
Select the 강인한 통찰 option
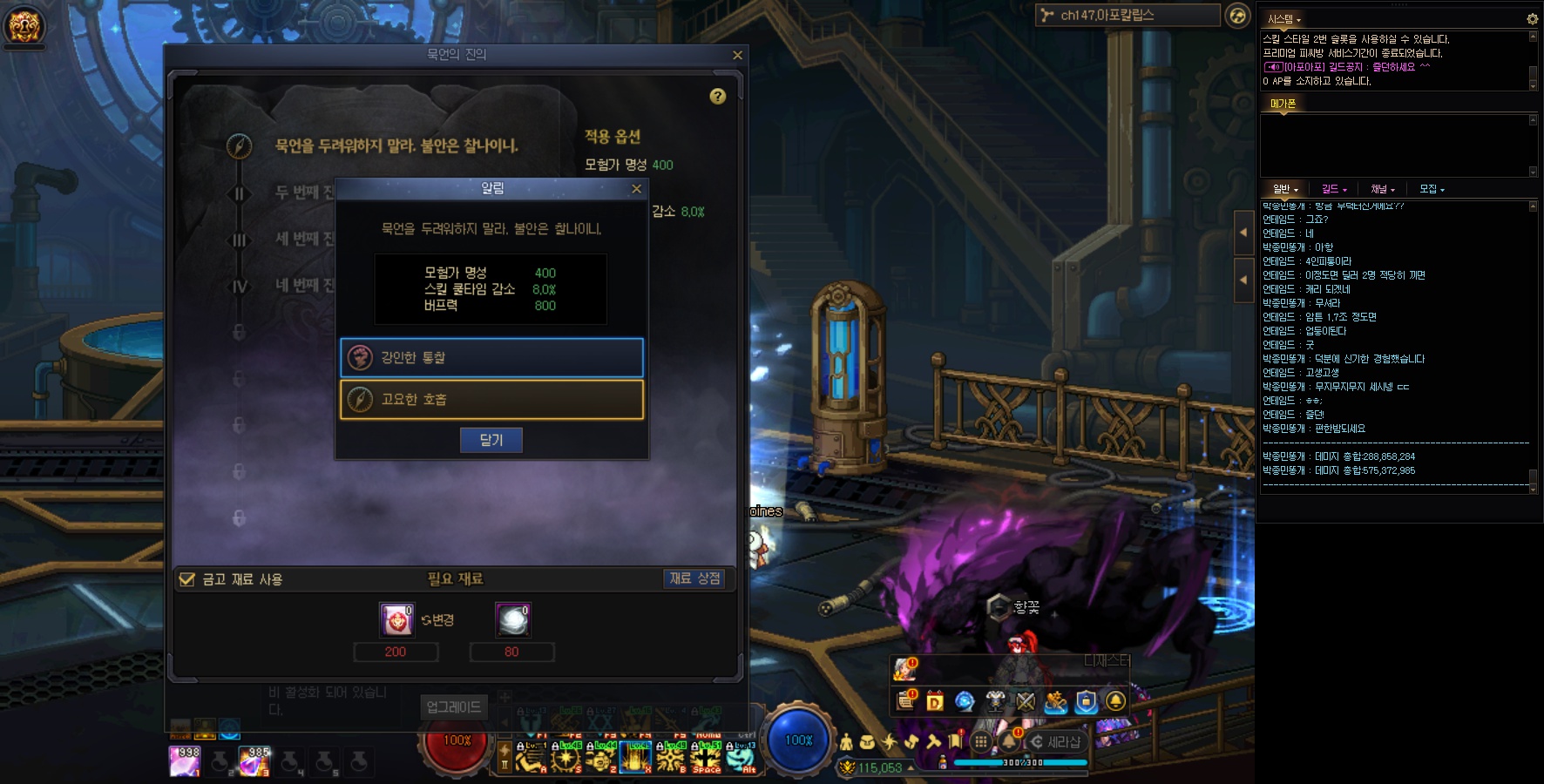pos(491,357)
